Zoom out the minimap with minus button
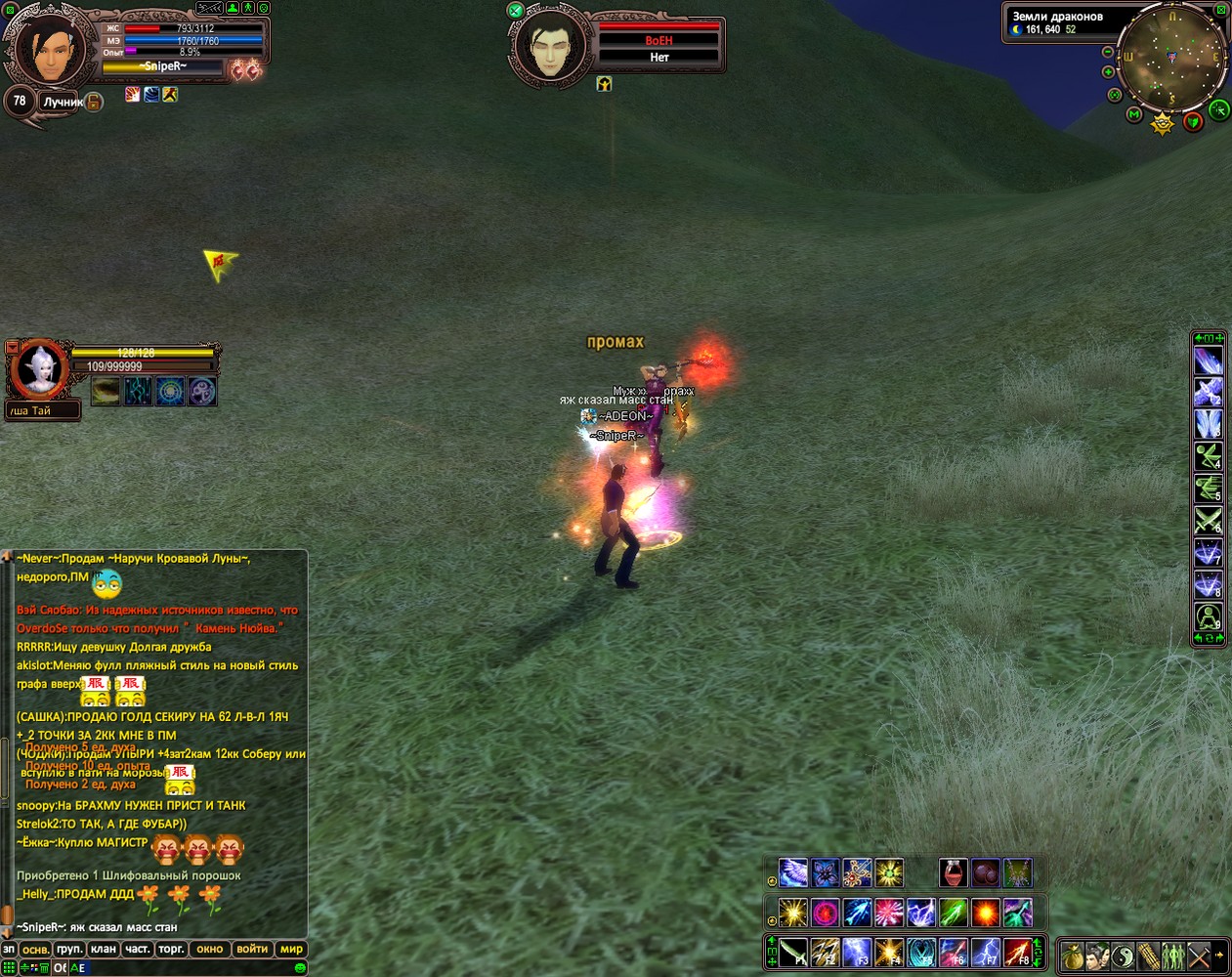The width and height of the screenshot is (1232, 977). pyautogui.click(x=1107, y=52)
